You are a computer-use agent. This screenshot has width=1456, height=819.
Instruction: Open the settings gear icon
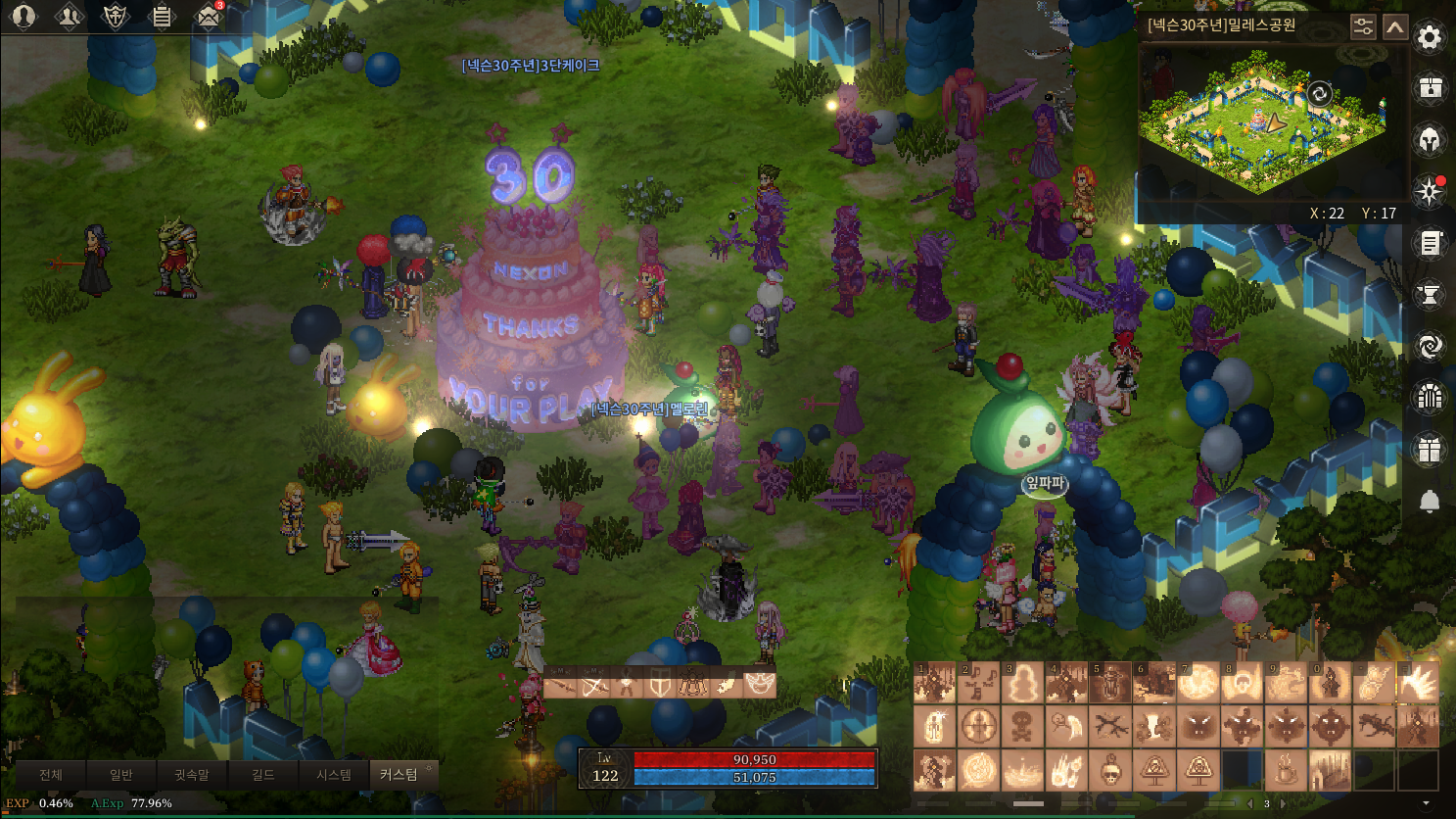coord(1430,38)
